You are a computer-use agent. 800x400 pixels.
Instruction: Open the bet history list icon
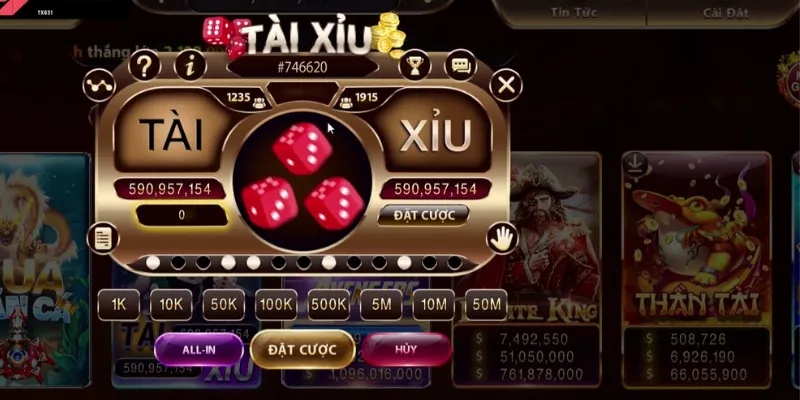102,237
